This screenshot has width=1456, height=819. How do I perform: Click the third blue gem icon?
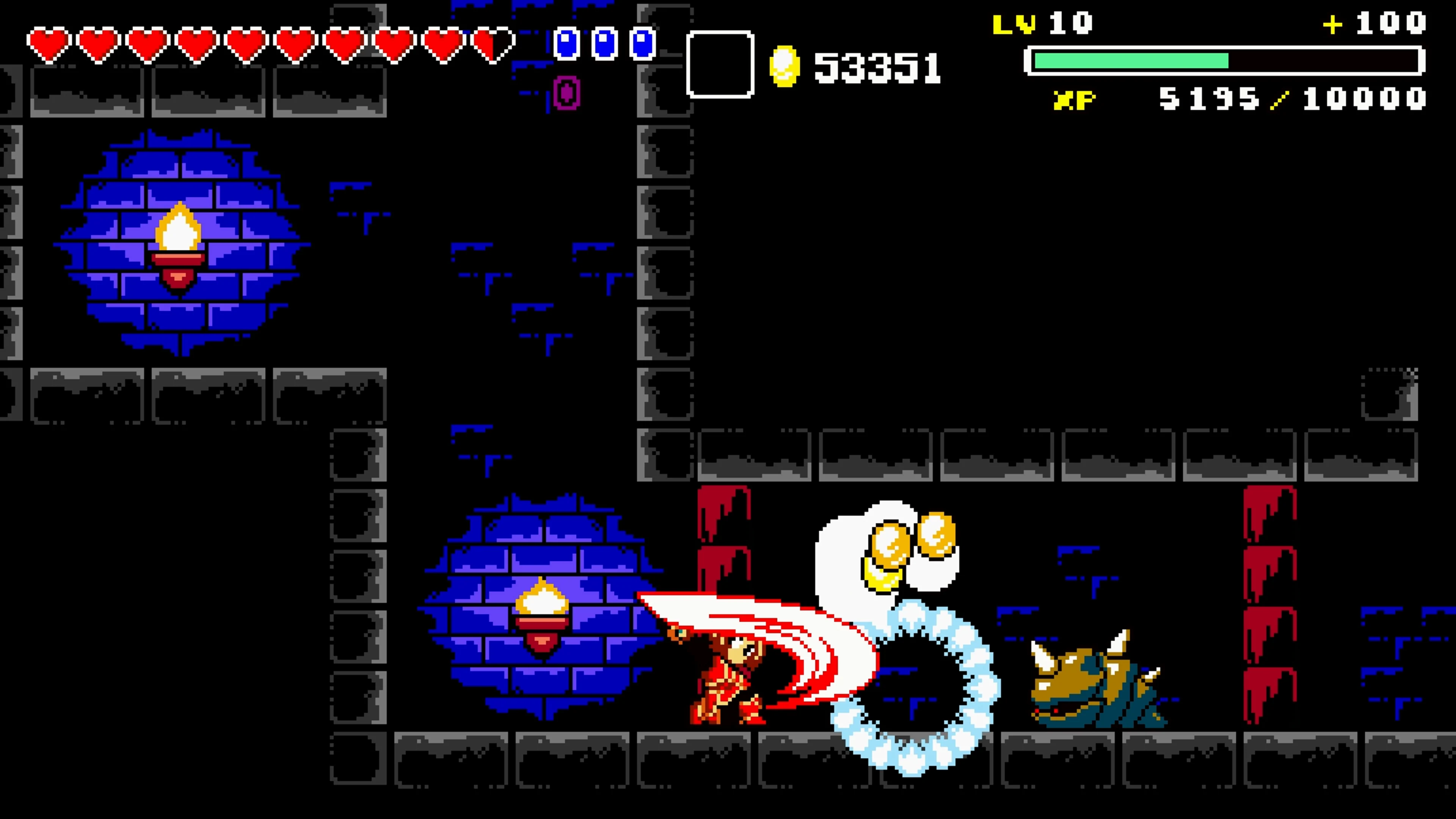[643, 44]
